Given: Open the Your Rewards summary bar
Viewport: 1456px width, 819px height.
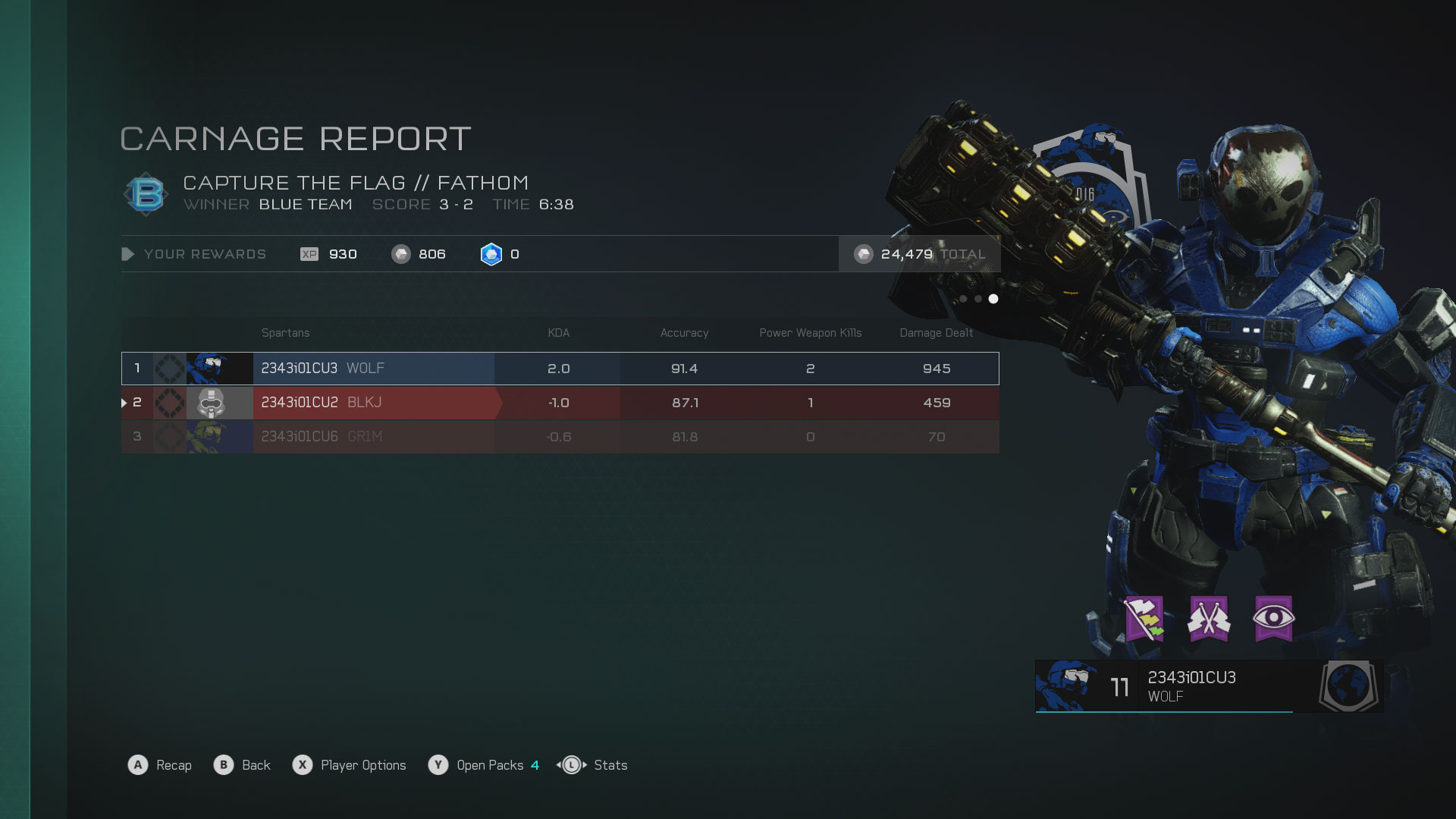Looking at the screenshot, I should click(205, 254).
